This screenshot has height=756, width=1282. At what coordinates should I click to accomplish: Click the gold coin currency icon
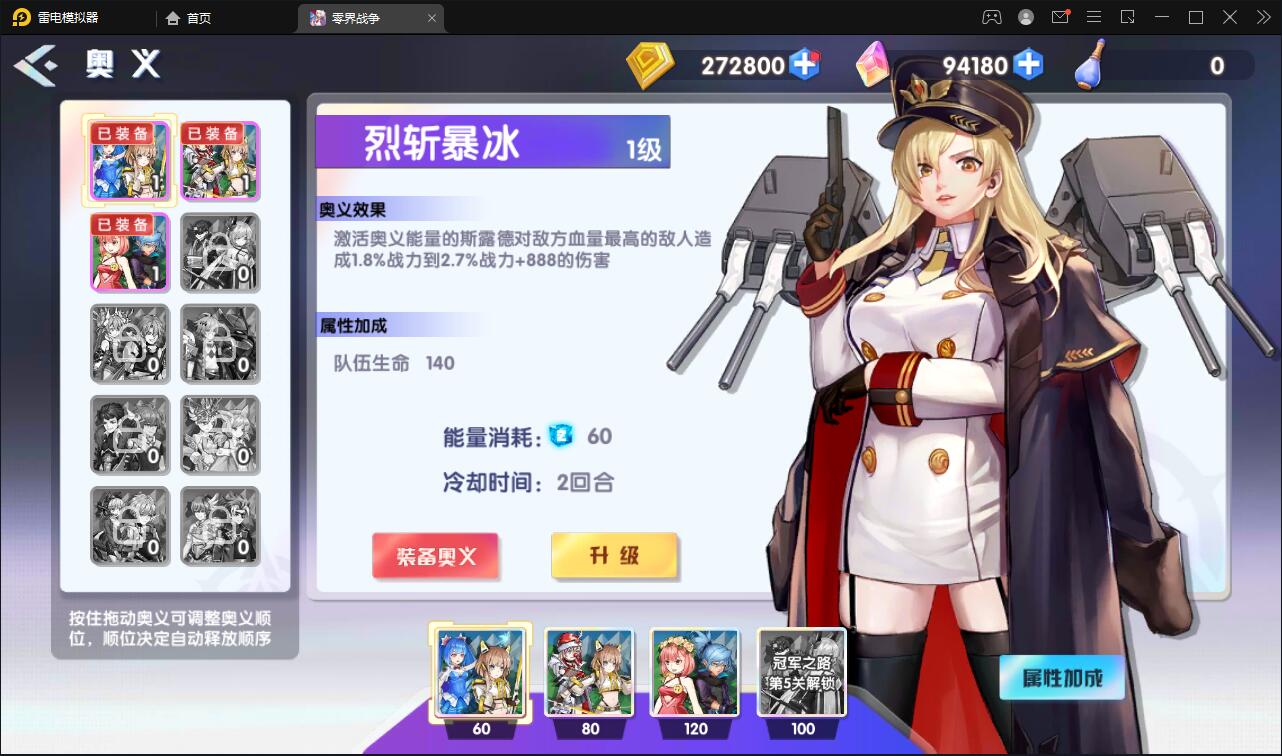pyautogui.click(x=651, y=65)
